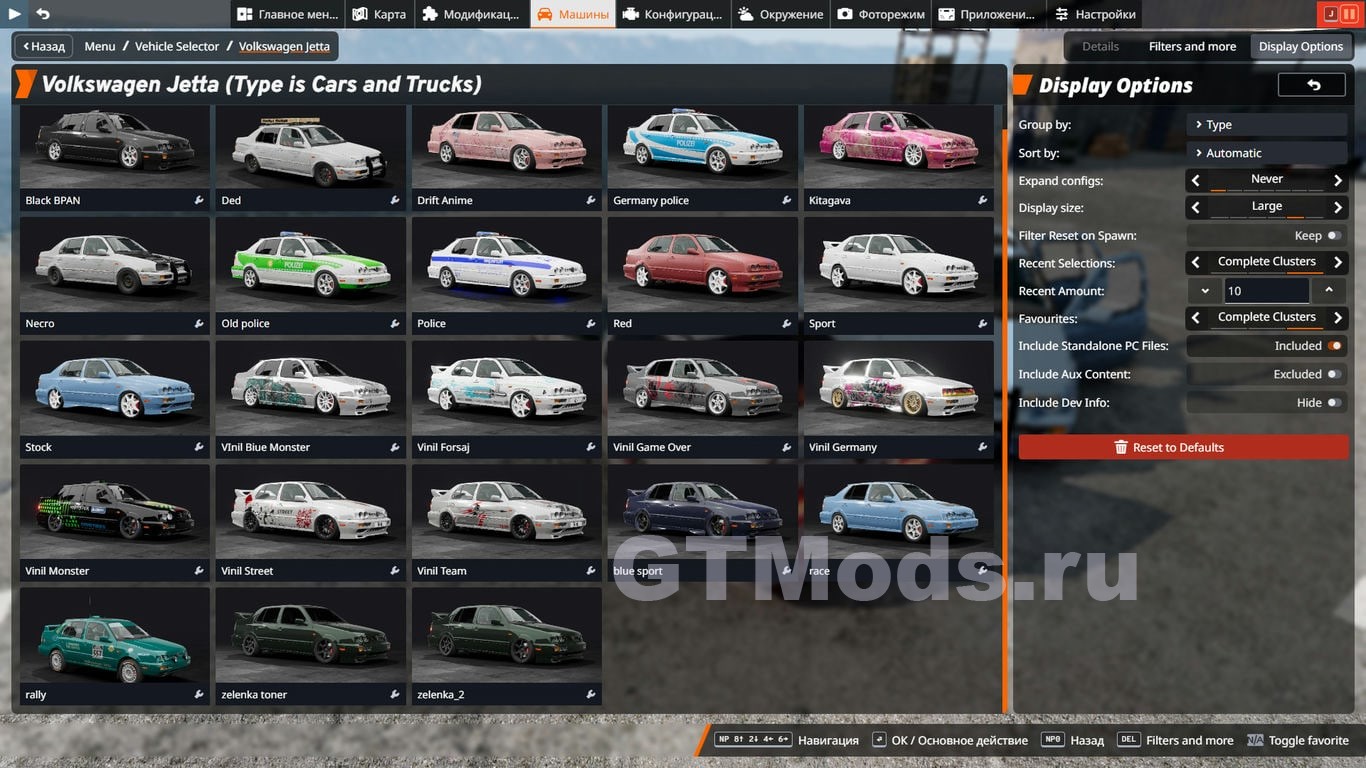This screenshot has height=768, width=1366.
Task: Click Vehicle Selector in the breadcrumb
Action: [x=177, y=46]
